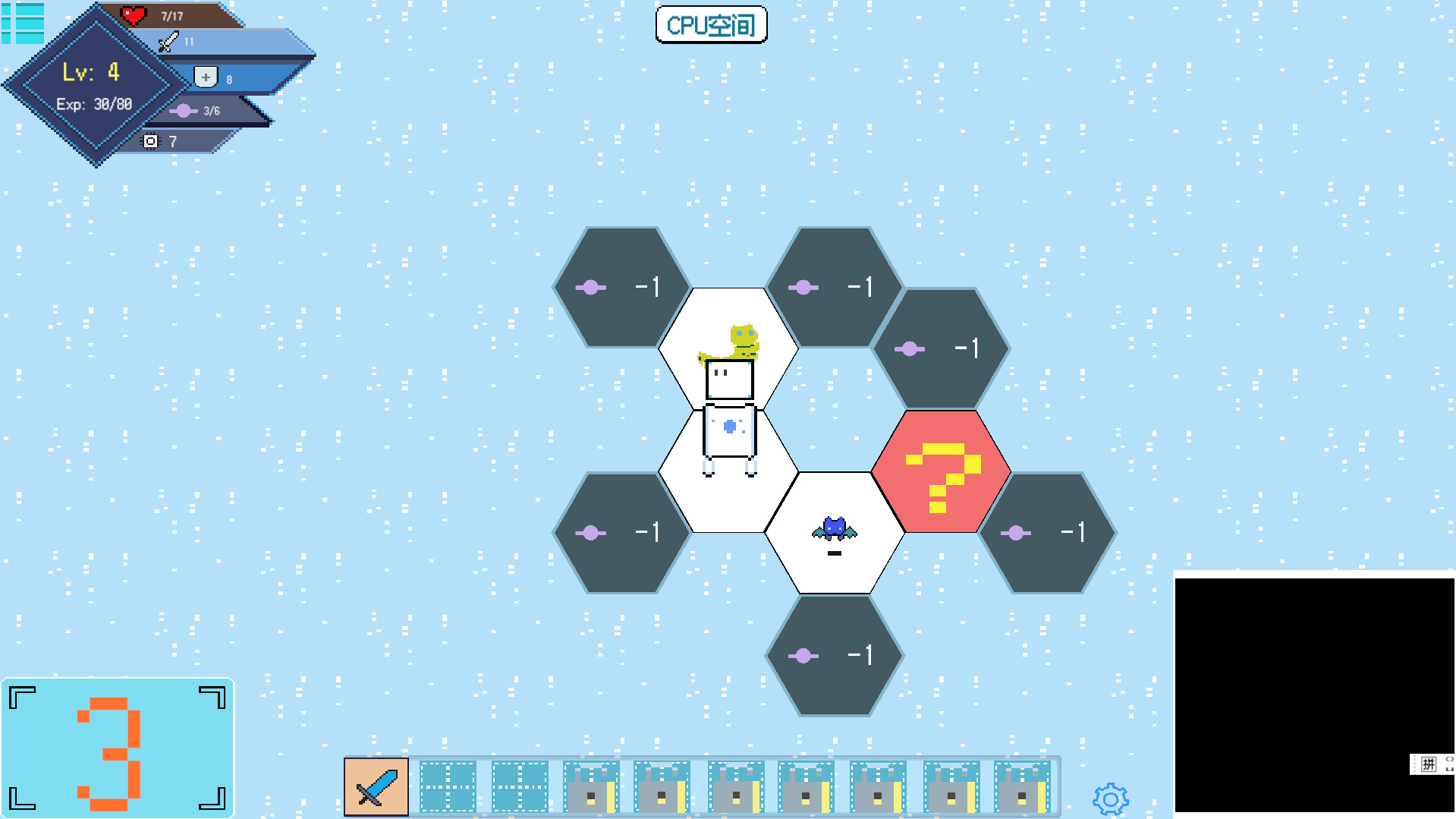Click the CPU空间 title label

click(x=711, y=24)
